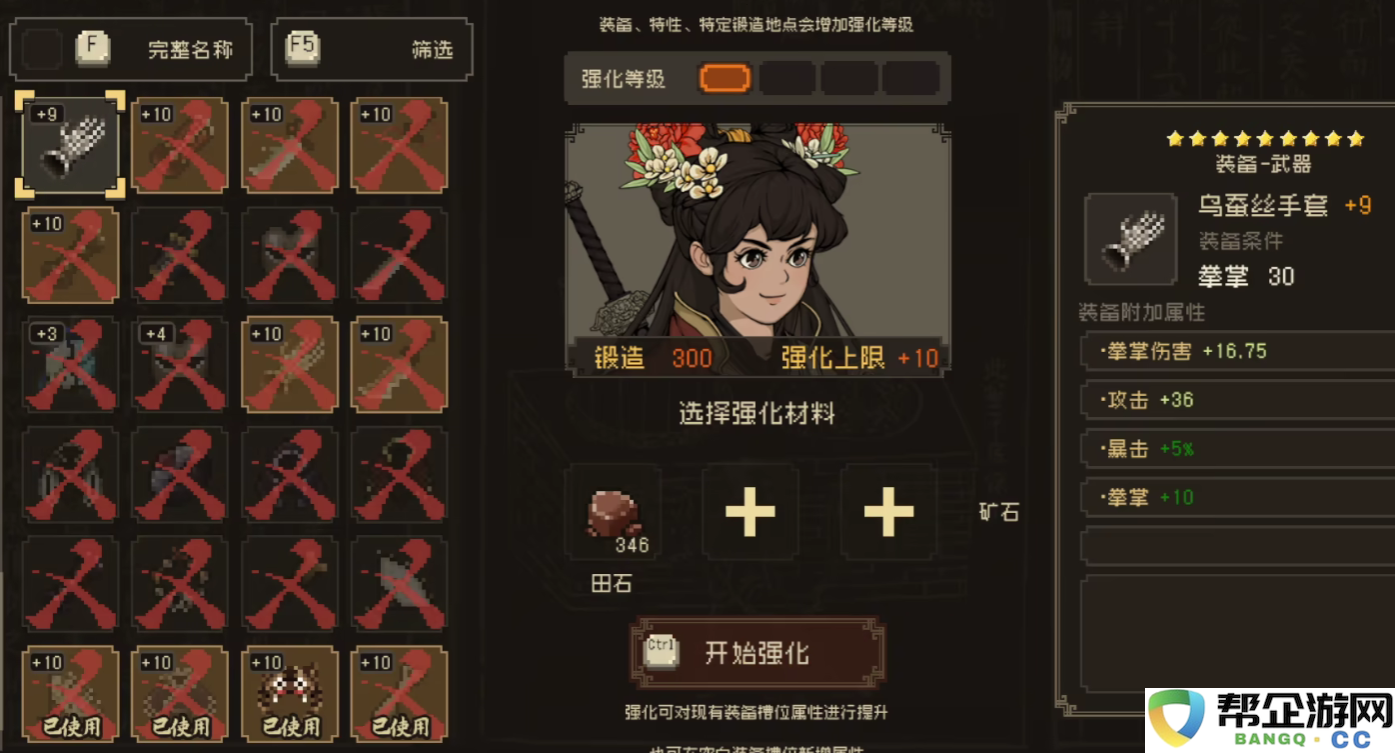Click the 乌蚕丝手套 weapon thumbnail in right panel
The height and width of the screenshot is (753, 1395).
[x=1130, y=238]
